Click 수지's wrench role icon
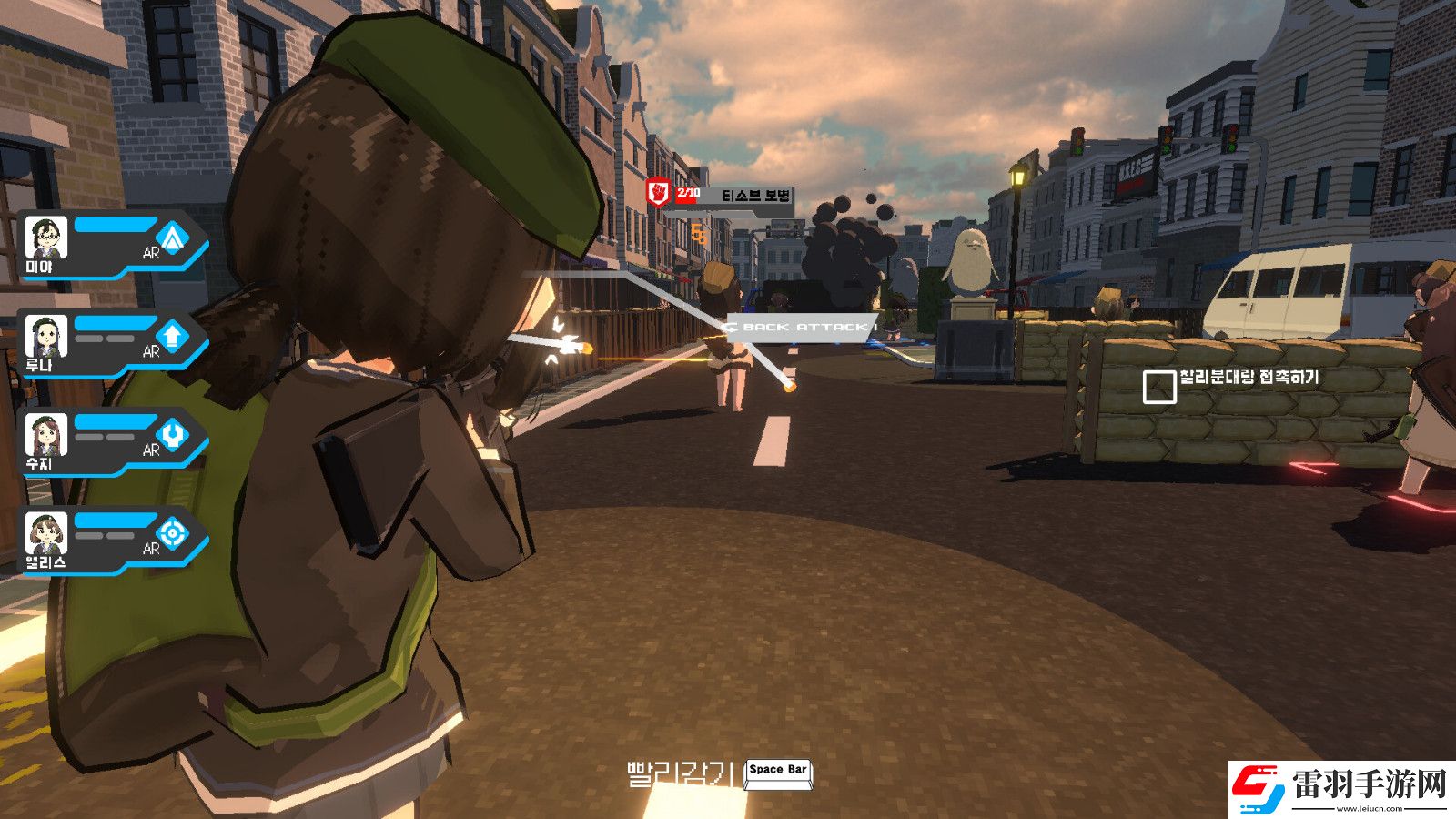The width and height of the screenshot is (1456, 819). tap(173, 435)
